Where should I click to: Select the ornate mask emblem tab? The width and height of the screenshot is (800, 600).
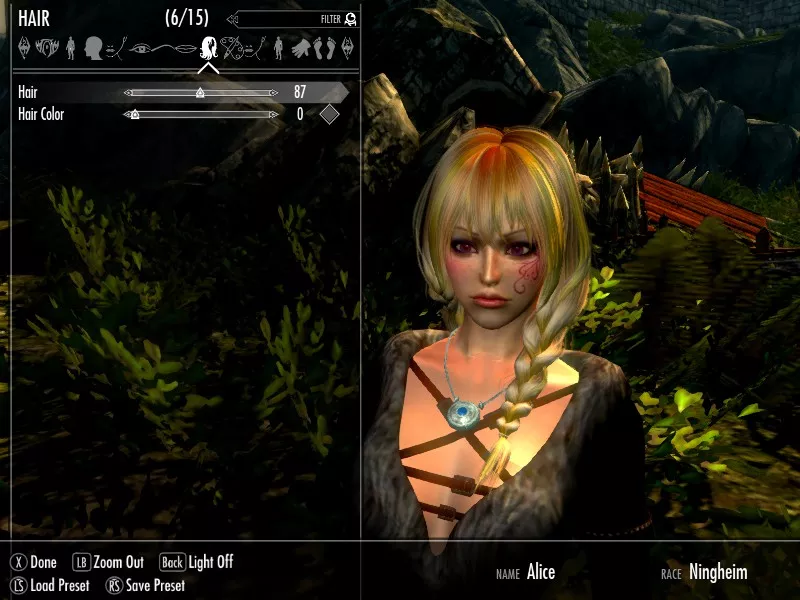pos(46,47)
